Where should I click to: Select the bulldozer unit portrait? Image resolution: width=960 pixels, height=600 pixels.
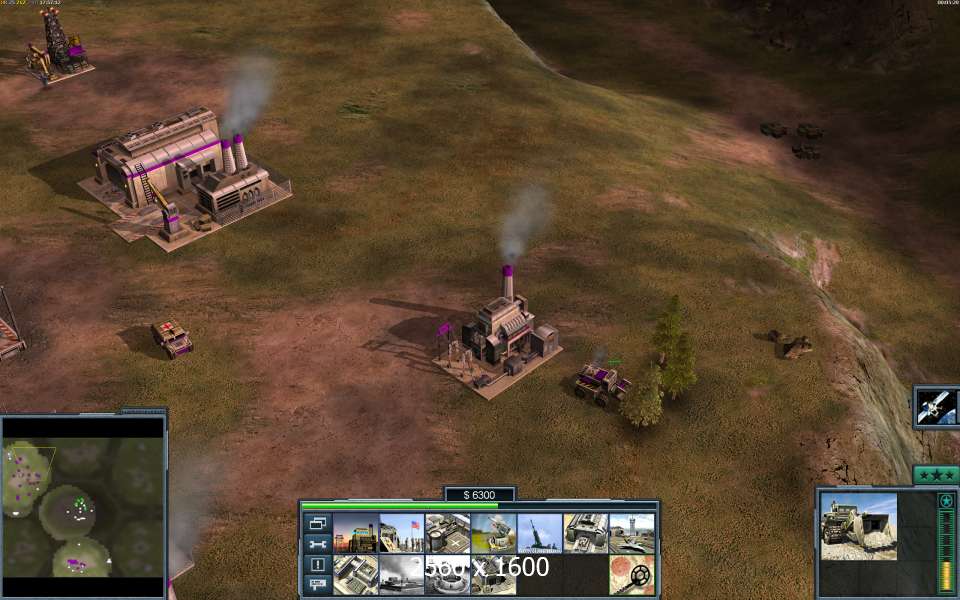coord(858,526)
